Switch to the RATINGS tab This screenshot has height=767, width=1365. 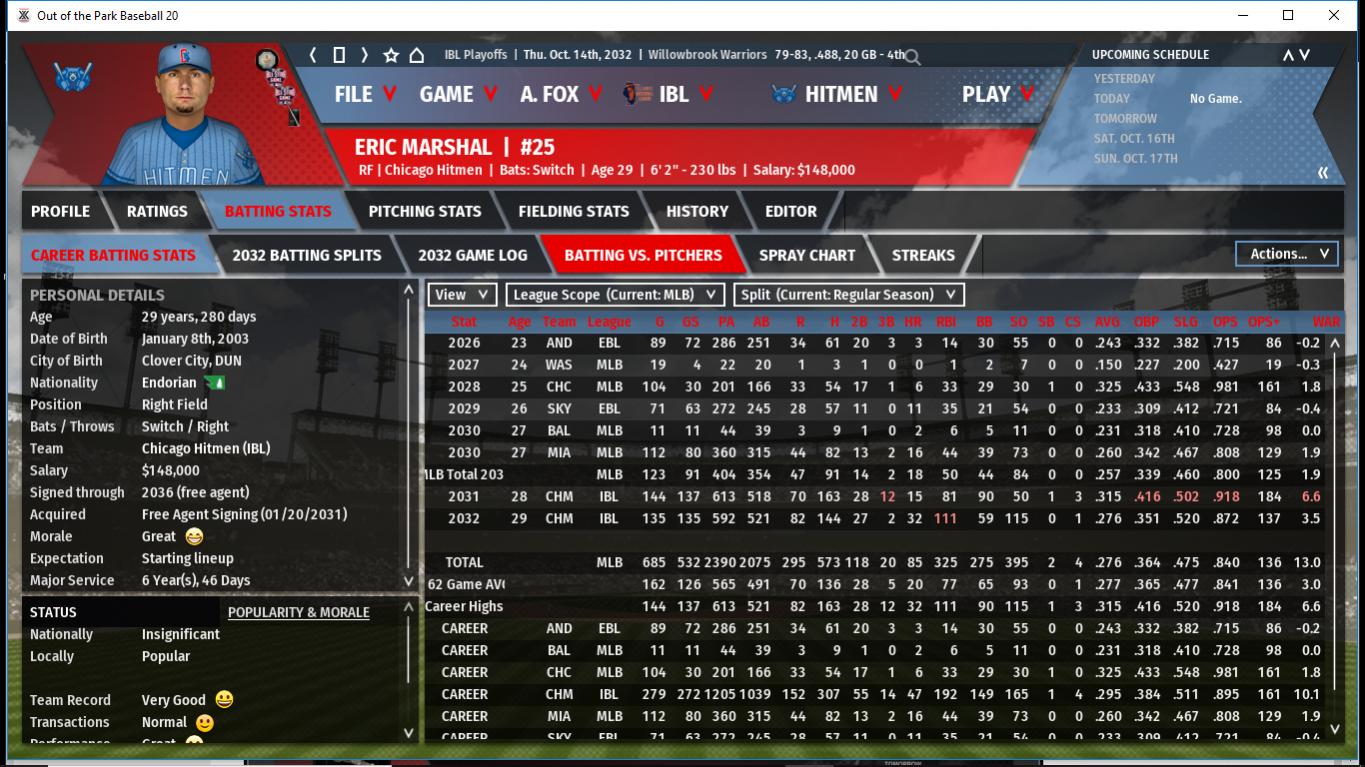coord(157,211)
